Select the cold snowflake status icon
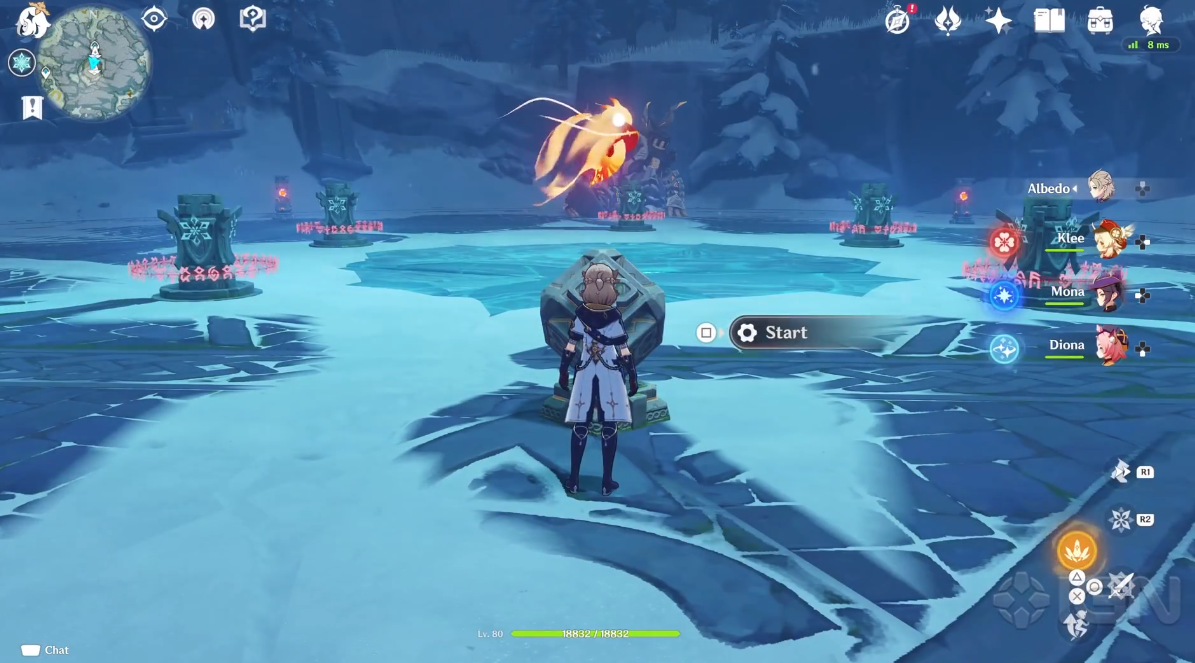This screenshot has width=1195, height=663. tap(21, 63)
